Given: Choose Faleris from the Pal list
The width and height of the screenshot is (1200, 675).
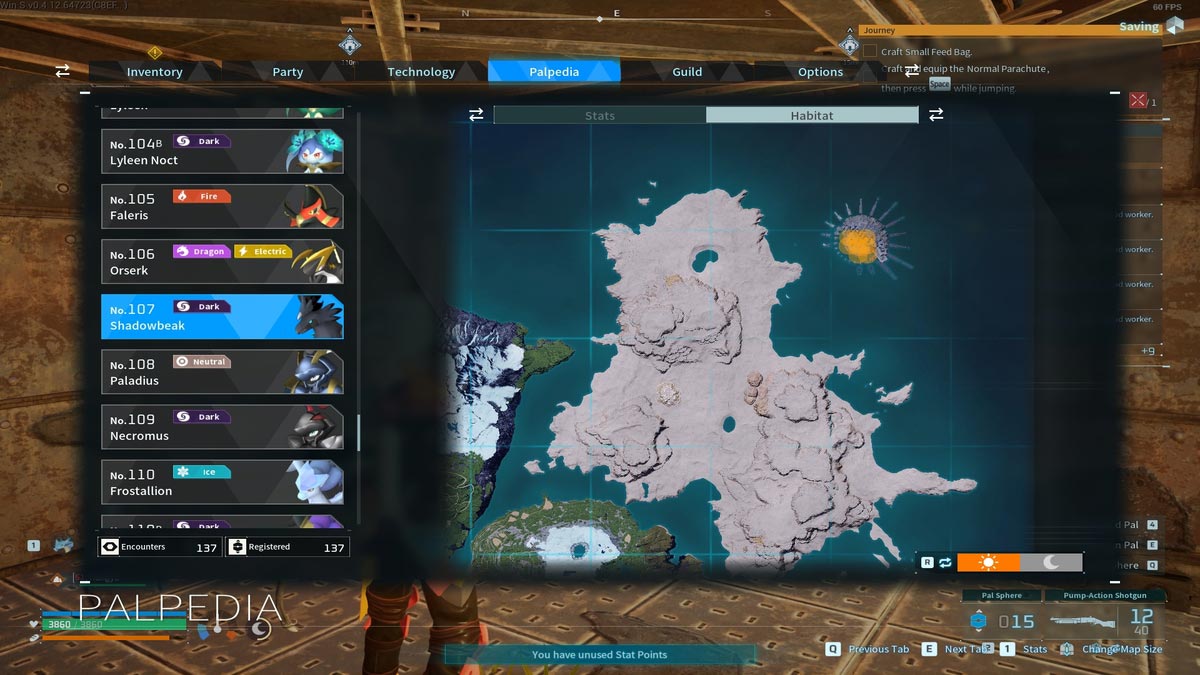Looking at the screenshot, I should [x=222, y=206].
